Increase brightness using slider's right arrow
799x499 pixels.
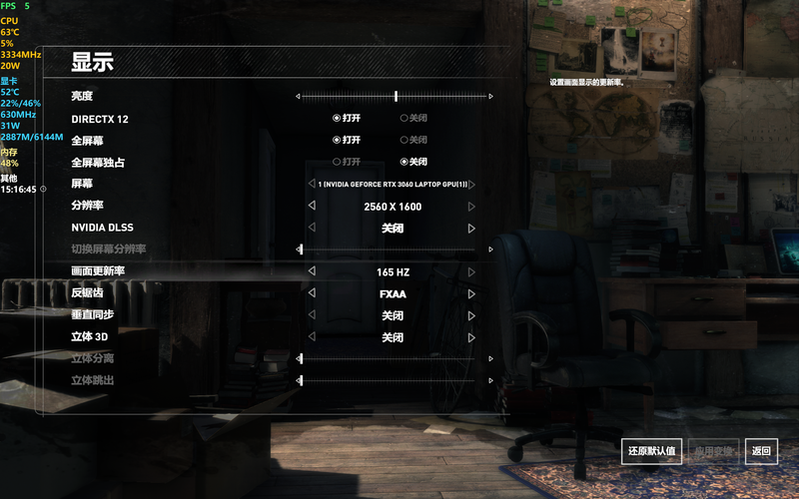tap(491, 97)
